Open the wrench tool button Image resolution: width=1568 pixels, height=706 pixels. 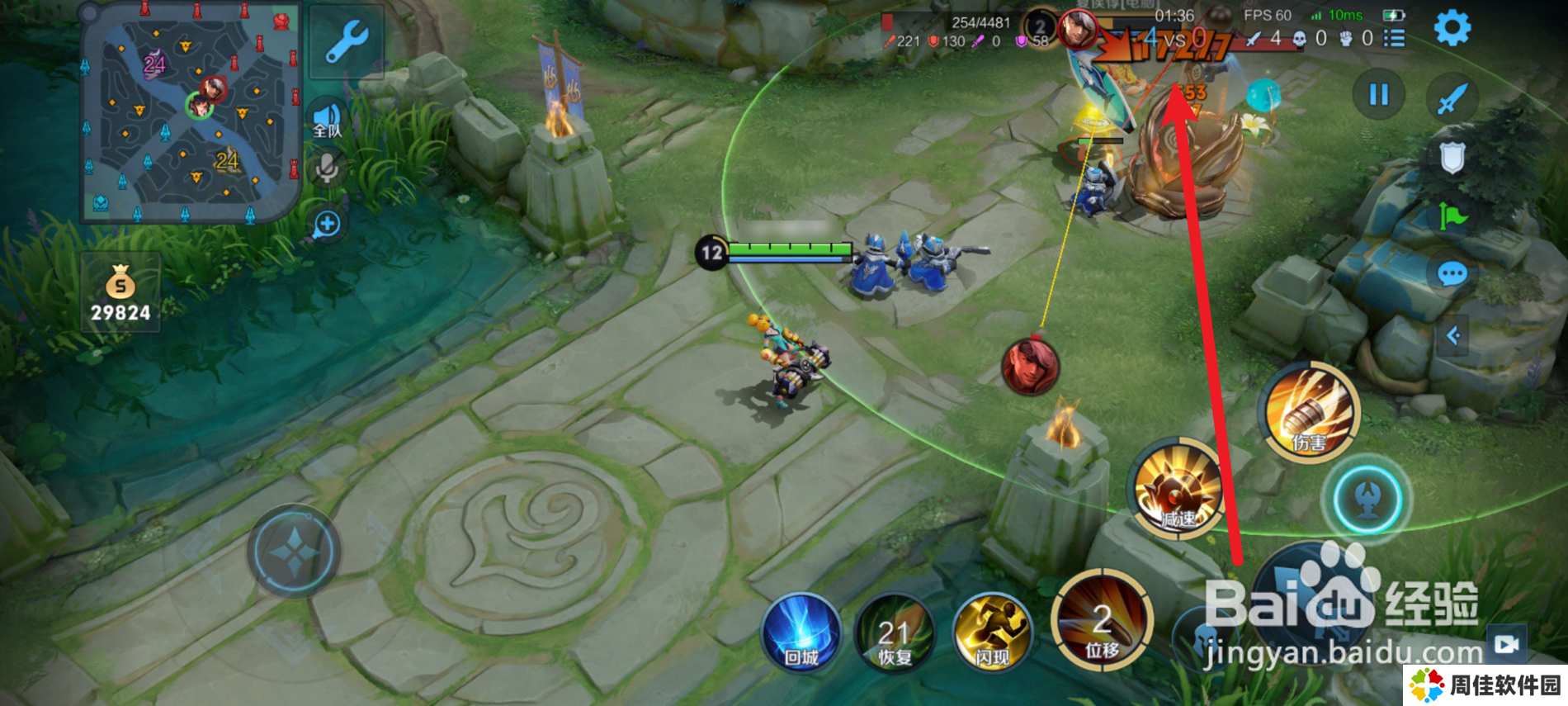coord(347,41)
